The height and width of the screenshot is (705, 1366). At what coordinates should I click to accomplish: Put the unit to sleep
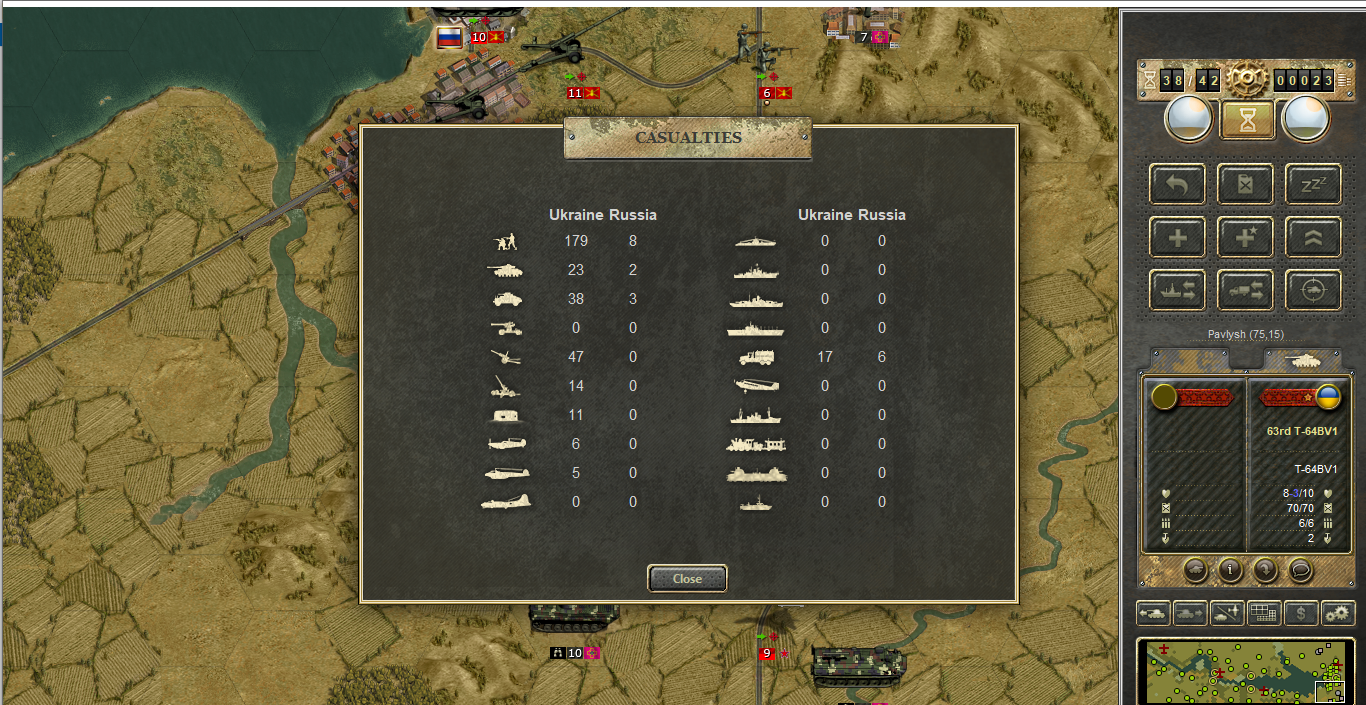pos(1312,185)
